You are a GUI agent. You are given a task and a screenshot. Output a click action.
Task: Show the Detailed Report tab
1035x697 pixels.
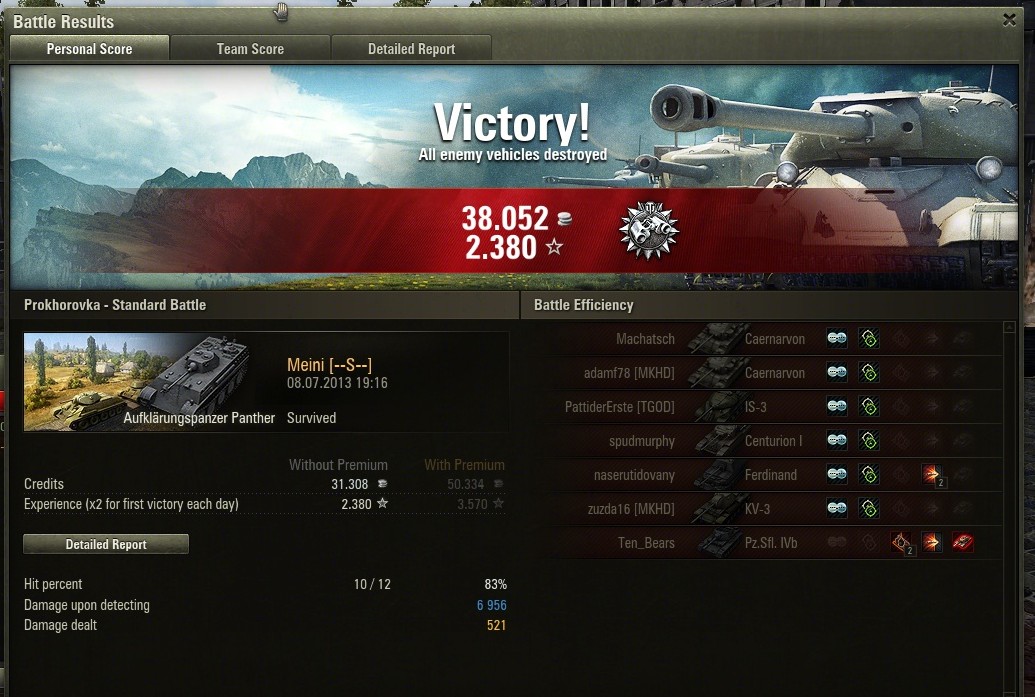click(411, 49)
